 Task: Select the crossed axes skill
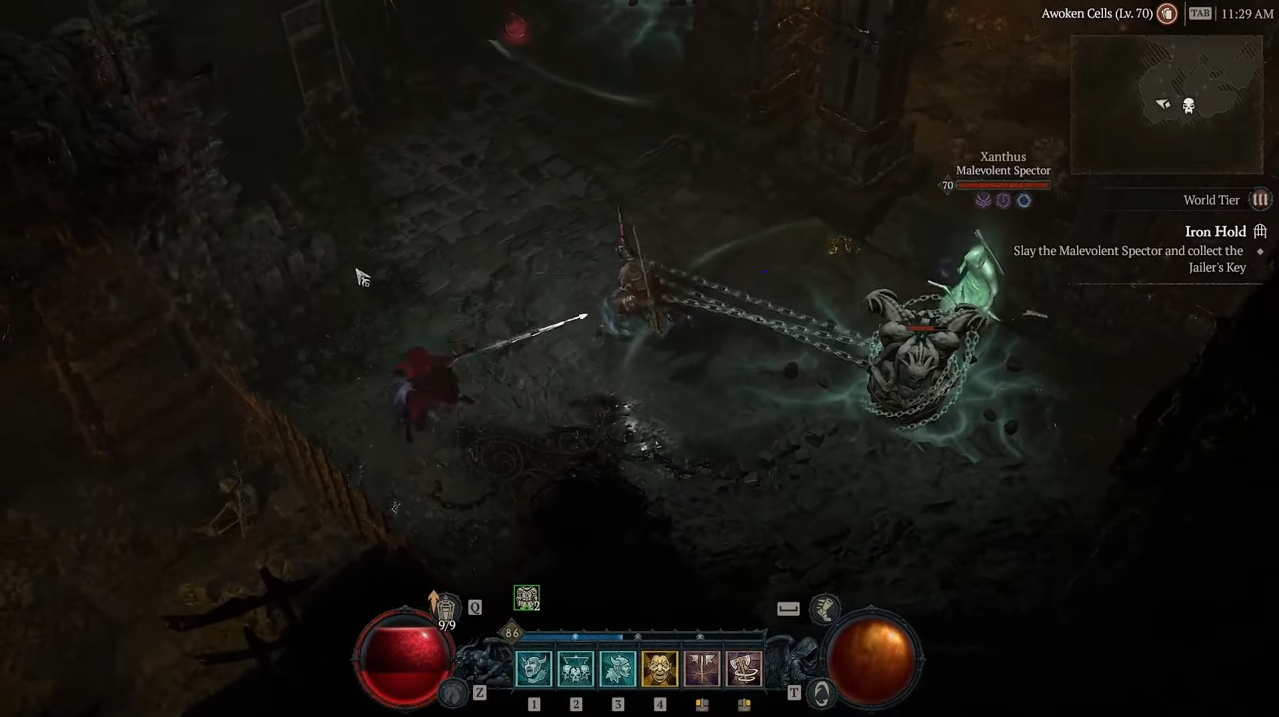(x=702, y=669)
